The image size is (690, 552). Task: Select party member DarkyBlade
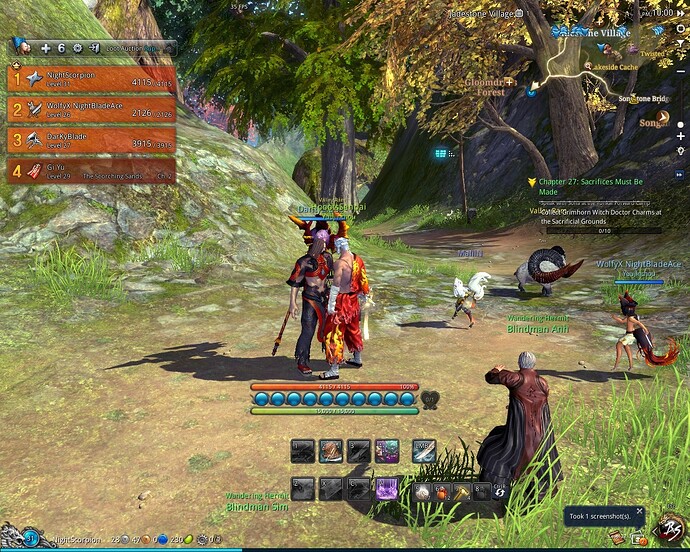[x=90, y=139]
